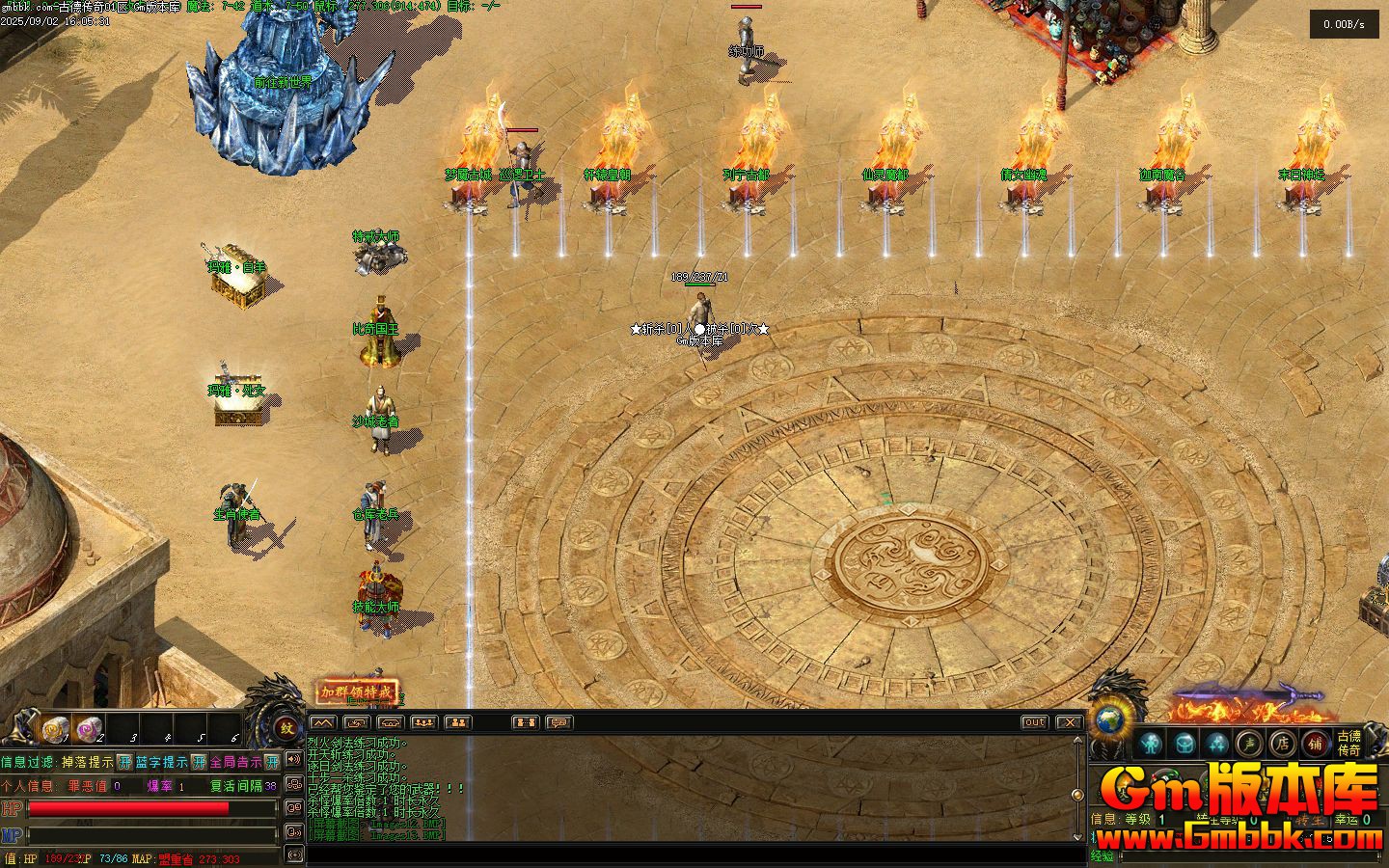The height and width of the screenshot is (868, 1389).
Task: Open the bag chest icon
Action: click(1184, 743)
